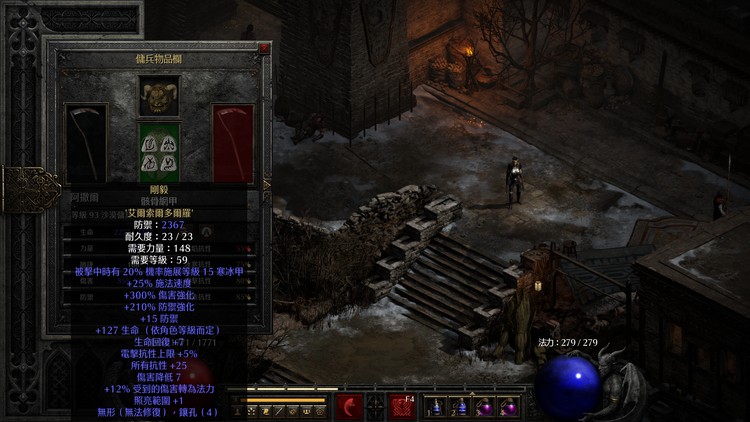Drink the purple rejuvenation potion in belt slot 4

(x=508, y=407)
